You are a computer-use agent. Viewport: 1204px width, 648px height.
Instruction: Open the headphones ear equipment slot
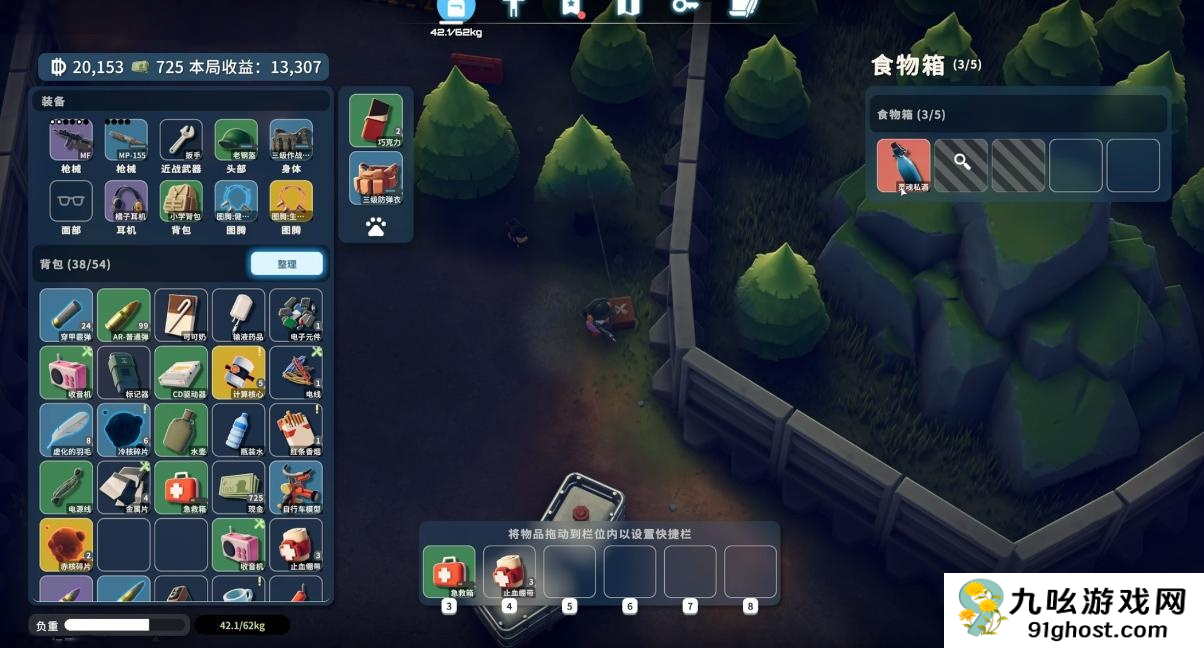coord(126,202)
